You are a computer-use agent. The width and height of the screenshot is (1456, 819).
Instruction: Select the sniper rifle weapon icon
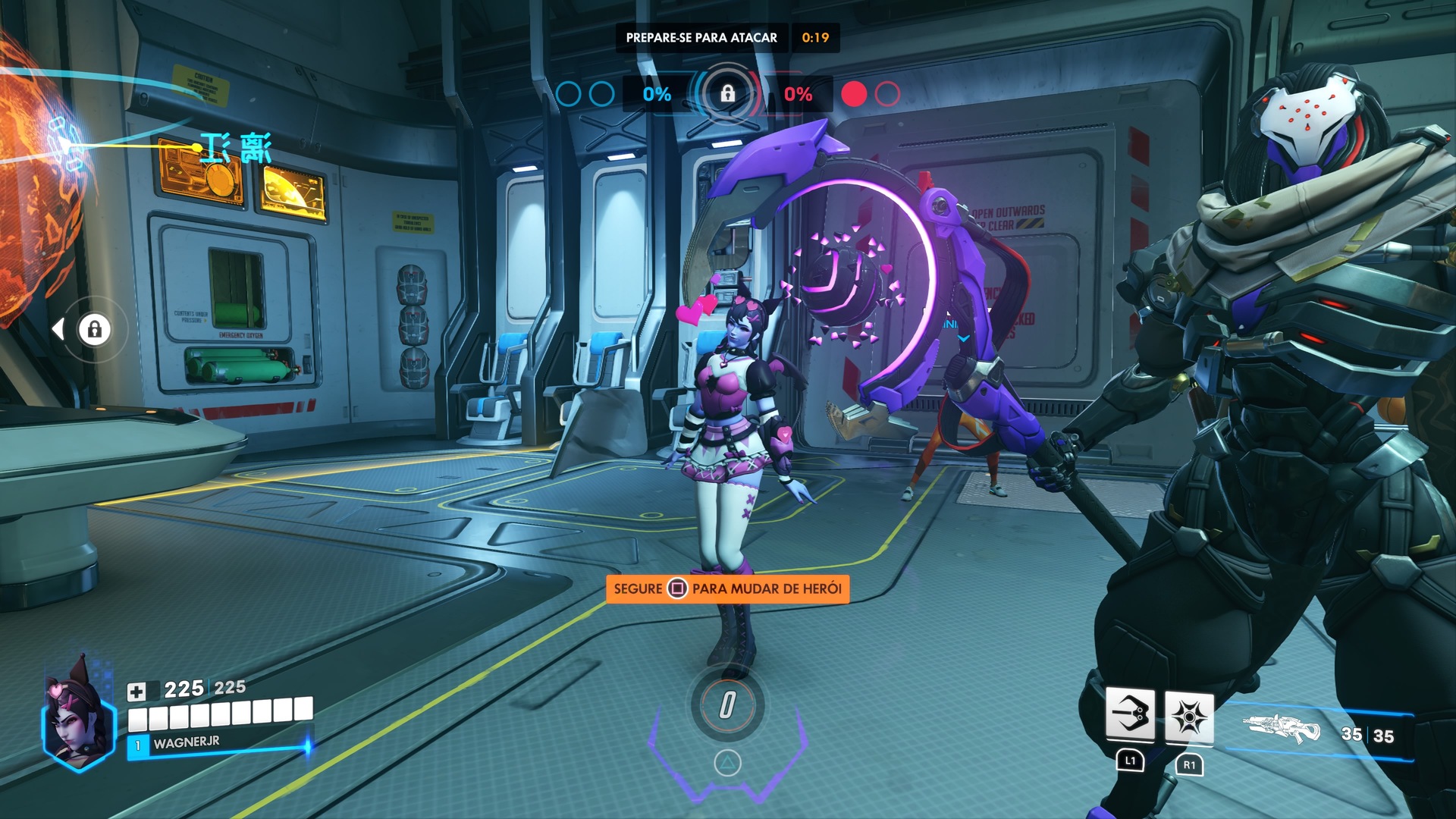[1282, 730]
